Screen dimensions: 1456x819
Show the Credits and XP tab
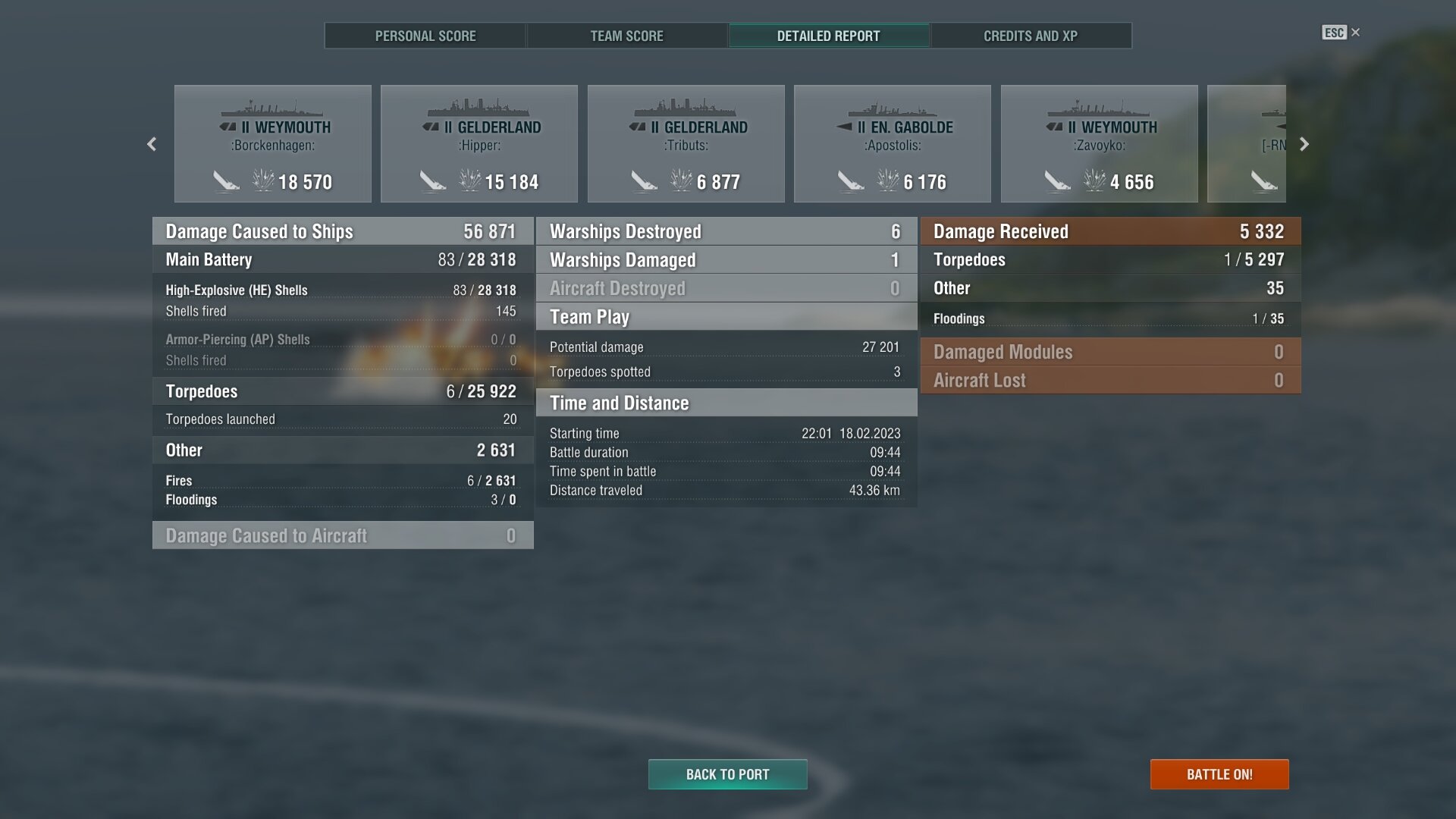tap(1030, 36)
